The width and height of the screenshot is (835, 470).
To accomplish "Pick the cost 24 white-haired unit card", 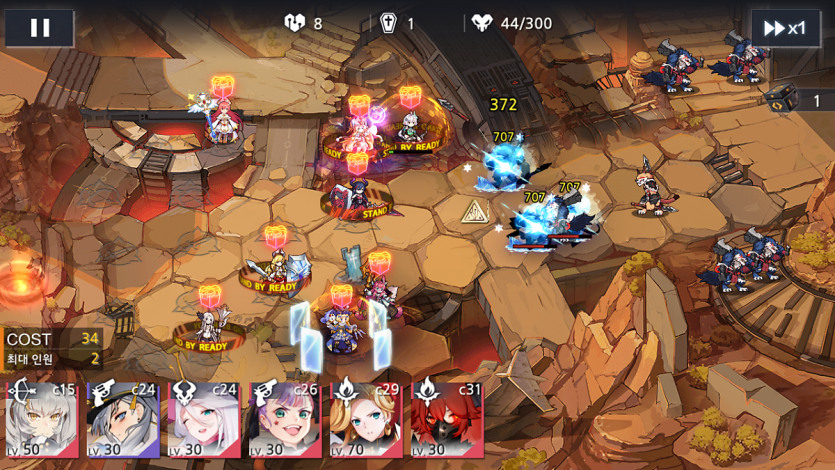I will [x=204, y=420].
